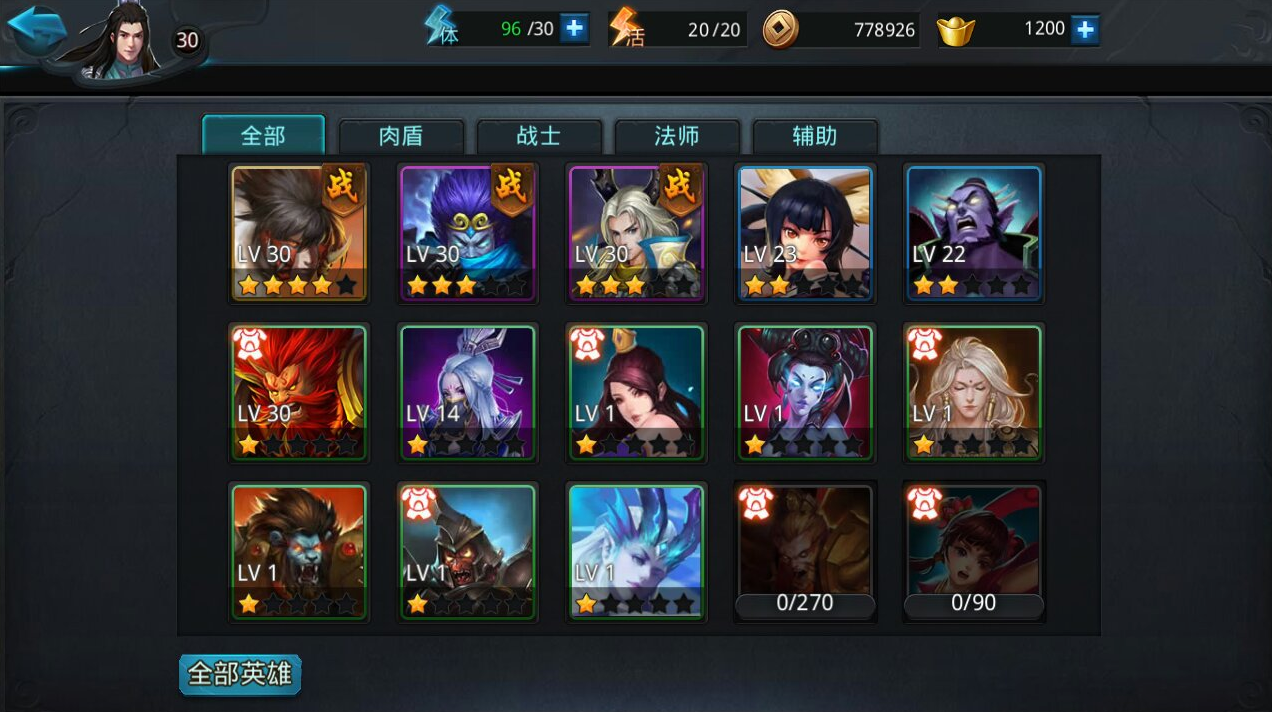
Task: Select the four-star LV 30 hero card
Action: [x=299, y=233]
